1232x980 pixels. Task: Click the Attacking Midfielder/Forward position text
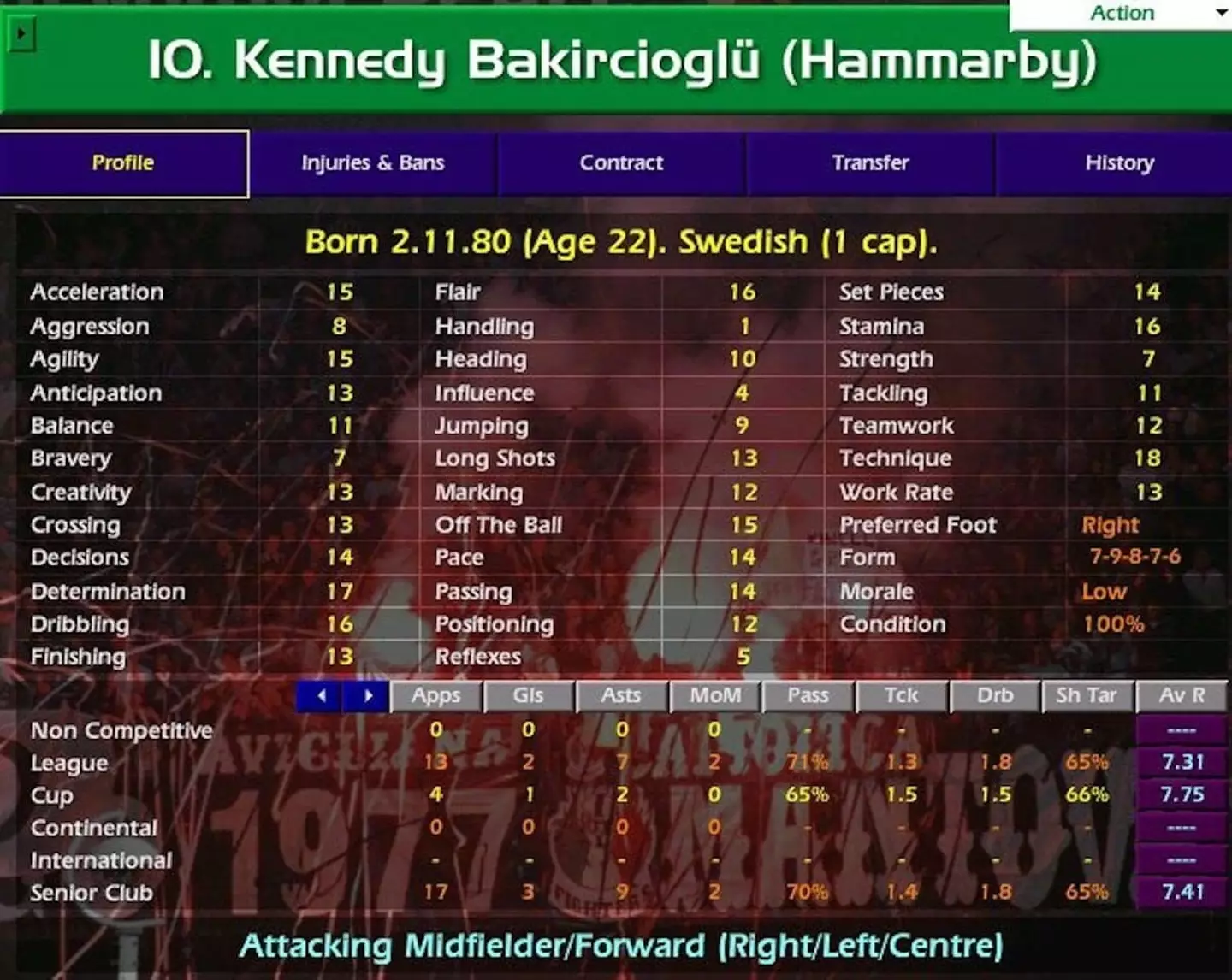pyautogui.click(x=622, y=947)
